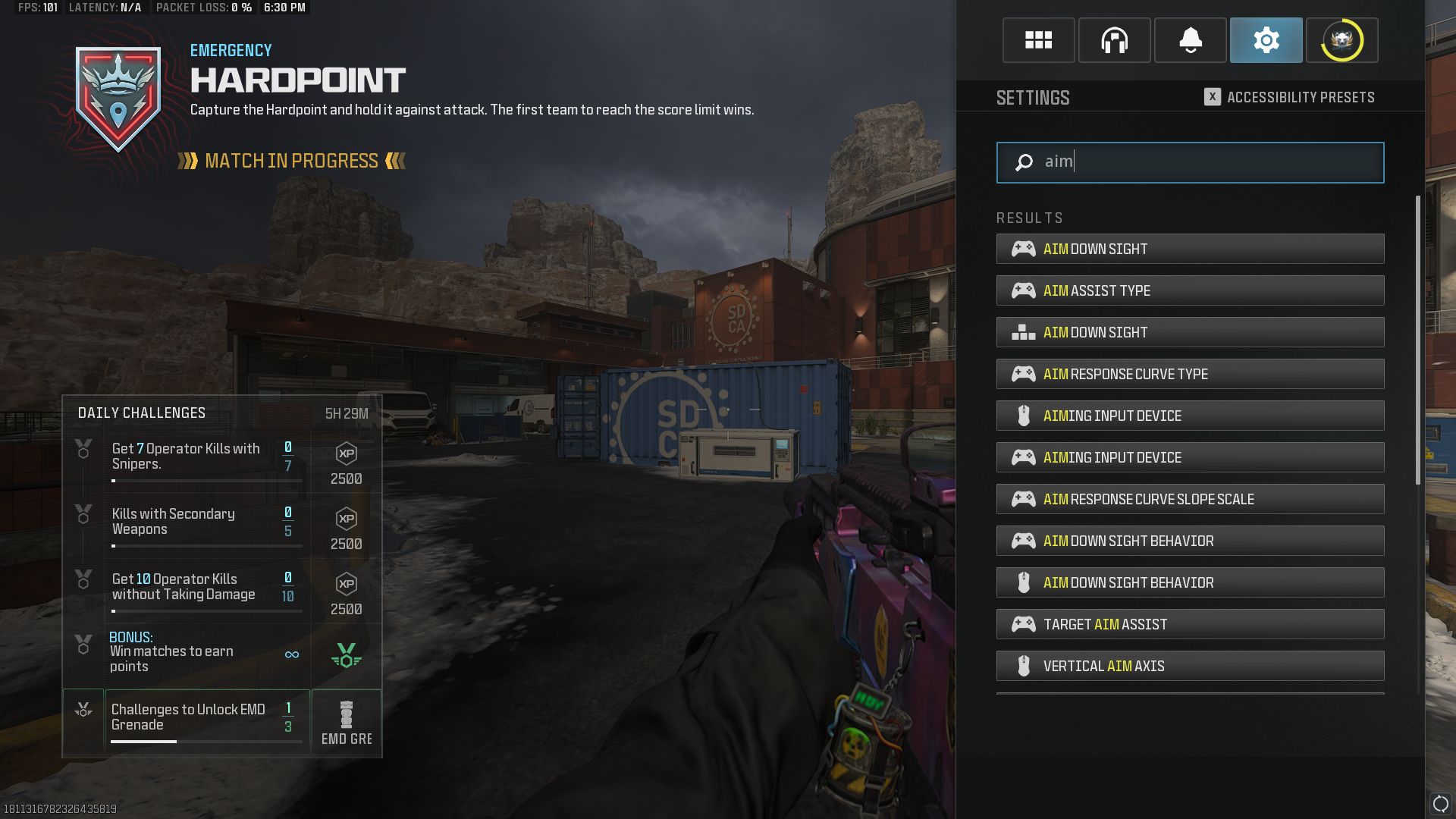1456x819 pixels.
Task: Open the headset voice channels tab
Action: coord(1114,40)
